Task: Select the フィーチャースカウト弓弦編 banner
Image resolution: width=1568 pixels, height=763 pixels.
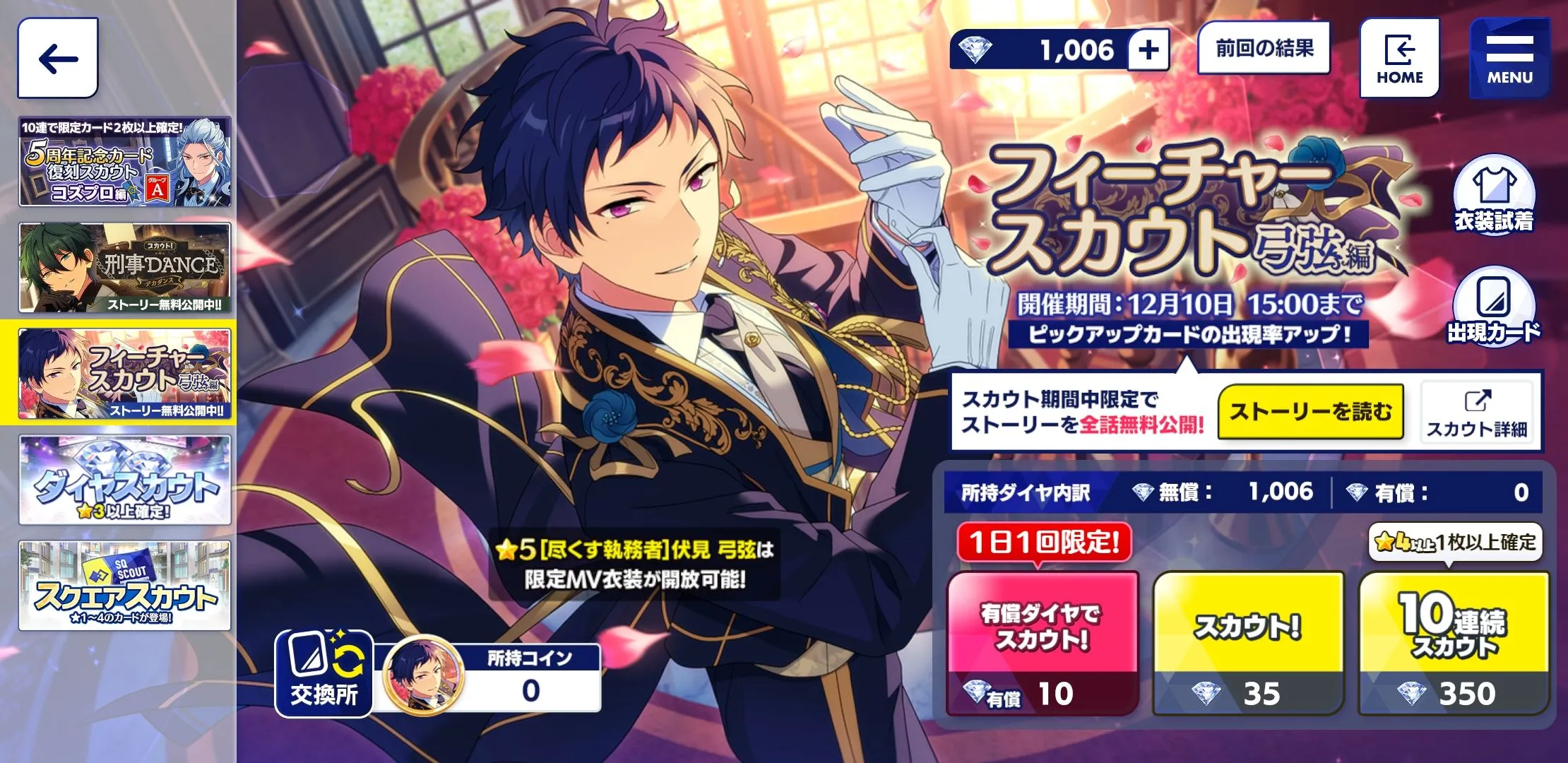Action: 125,374
